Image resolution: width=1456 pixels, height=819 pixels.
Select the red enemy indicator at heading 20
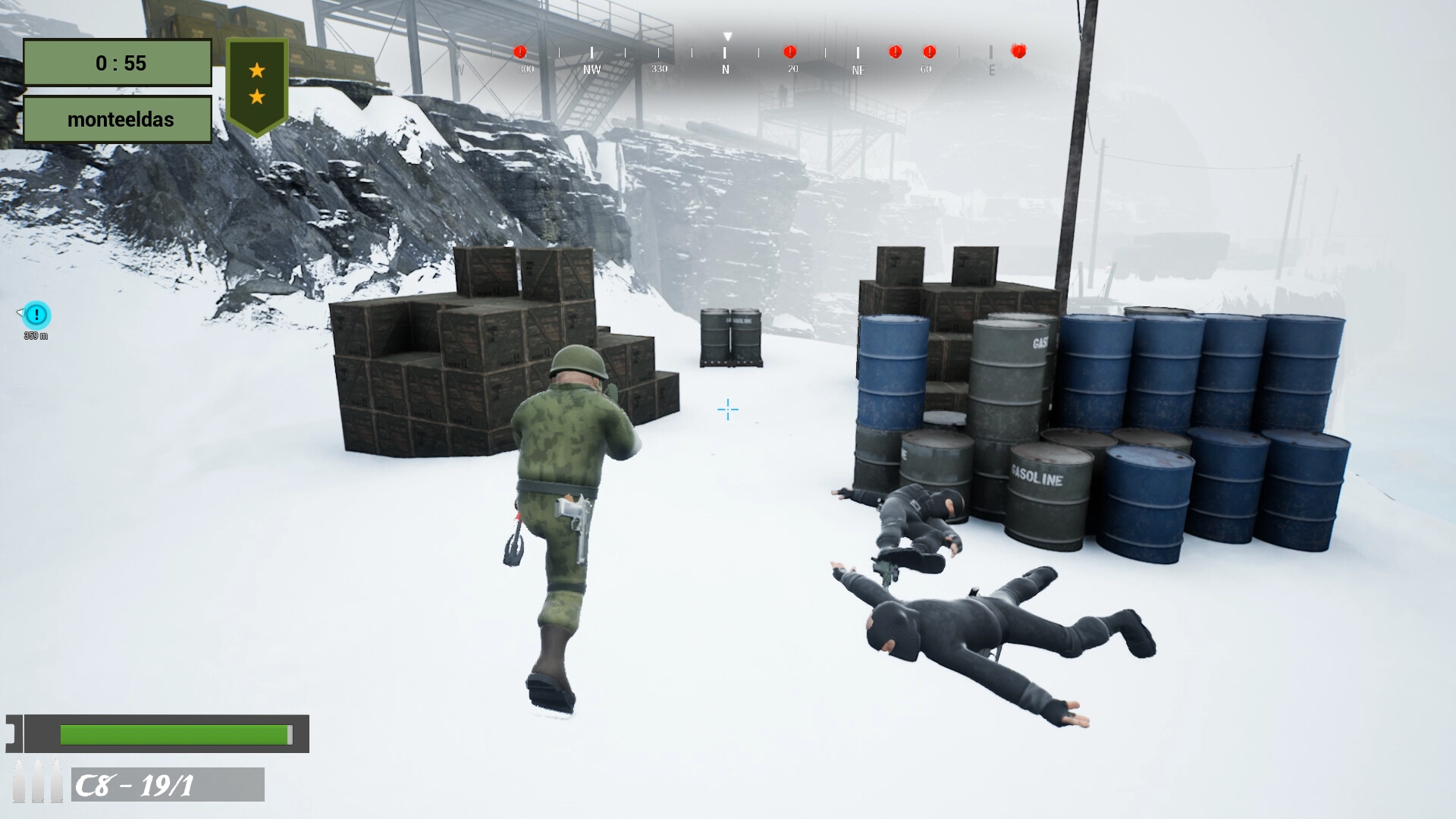790,52
